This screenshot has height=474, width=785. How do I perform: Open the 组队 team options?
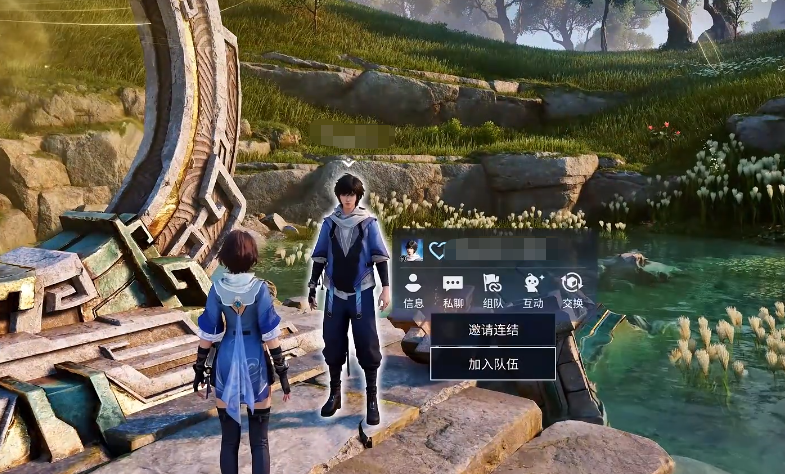click(493, 290)
